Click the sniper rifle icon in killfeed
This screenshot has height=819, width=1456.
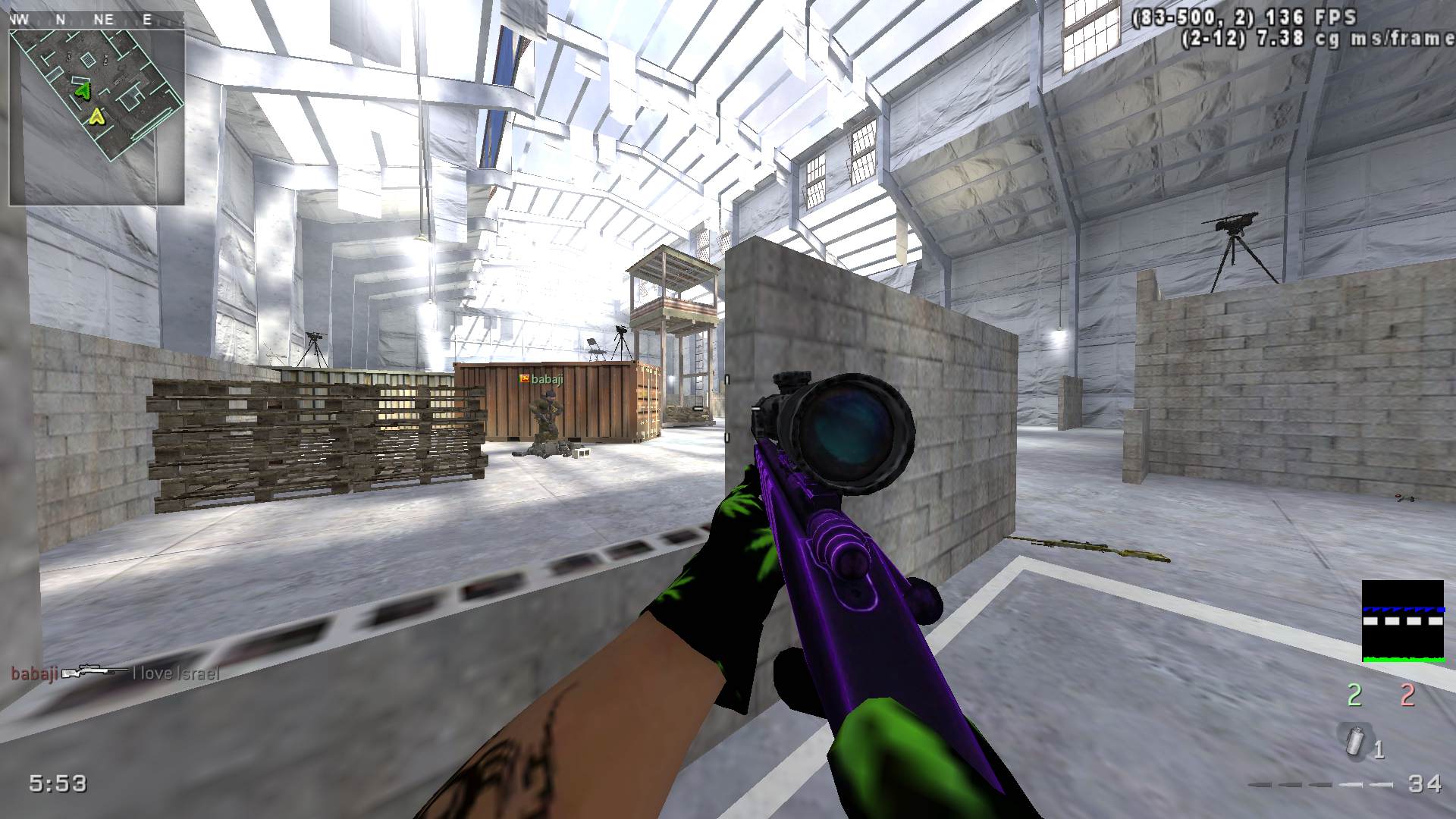pos(95,673)
